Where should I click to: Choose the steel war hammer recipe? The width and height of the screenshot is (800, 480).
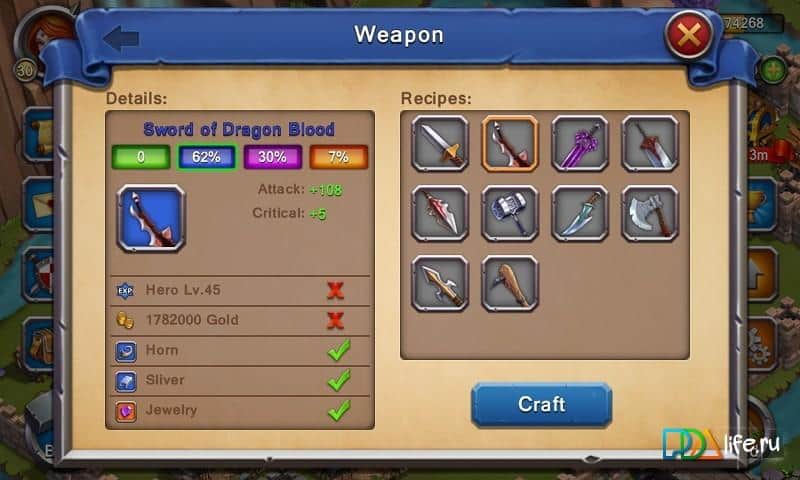510,213
